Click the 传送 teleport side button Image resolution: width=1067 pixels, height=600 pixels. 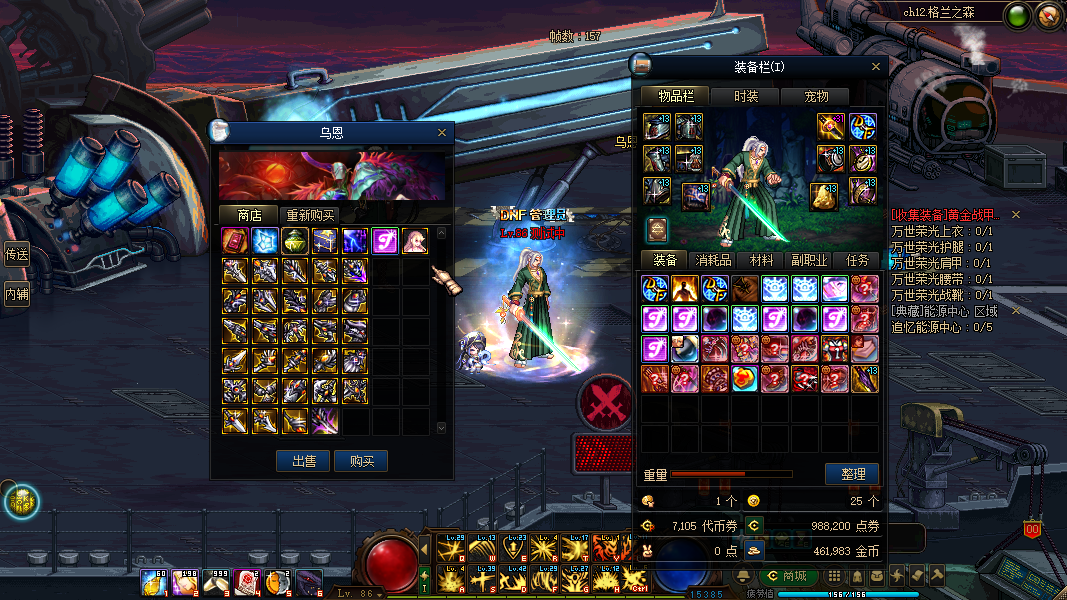click(16, 254)
